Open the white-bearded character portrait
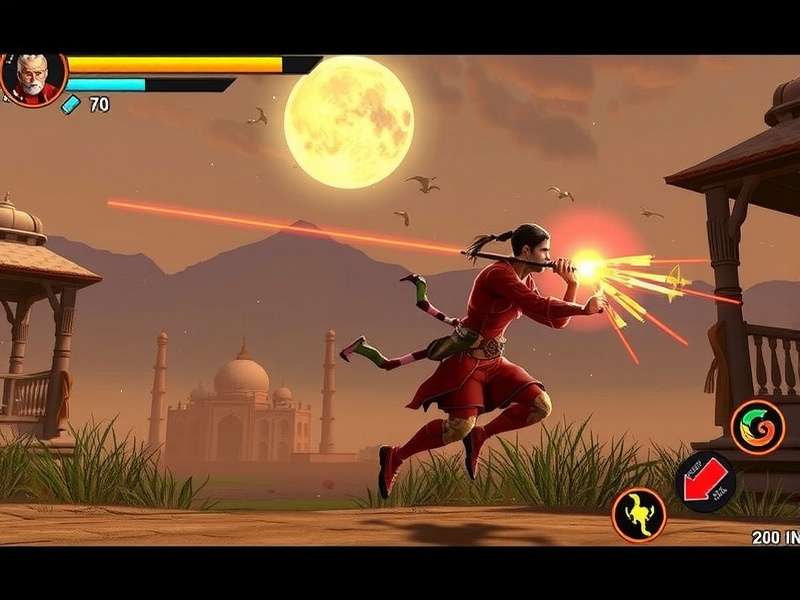Image resolution: width=800 pixels, height=600 pixels. tap(32, 77)
